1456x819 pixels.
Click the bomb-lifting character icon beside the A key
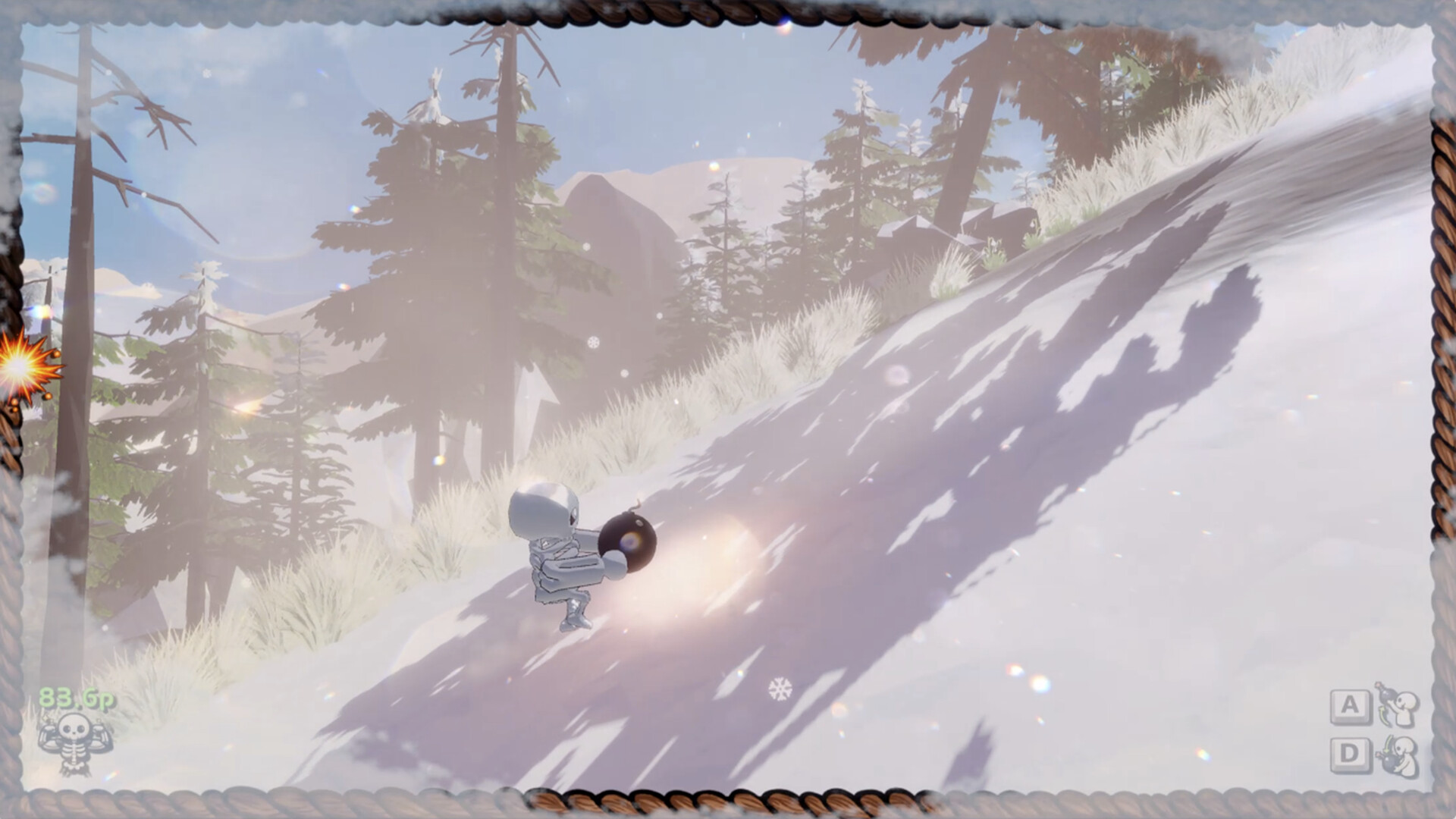[1405, 709]
